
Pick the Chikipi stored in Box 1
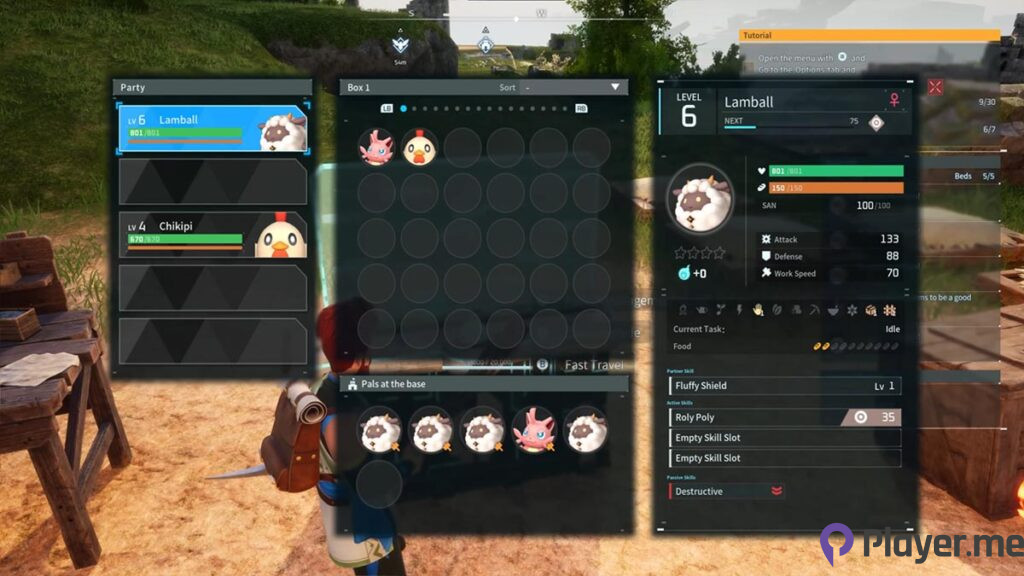420,148
